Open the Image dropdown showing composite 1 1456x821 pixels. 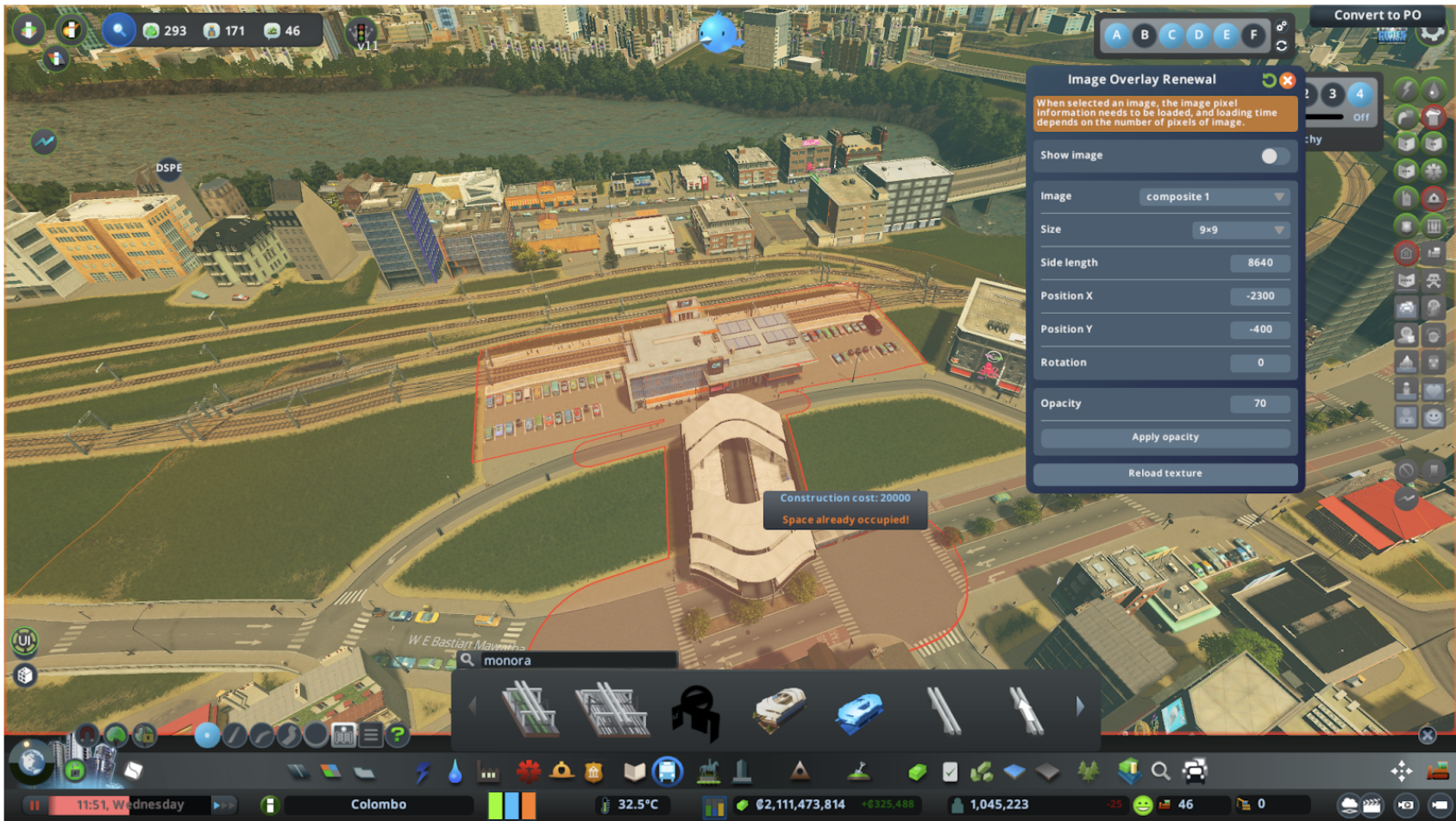coord(1214,197)
